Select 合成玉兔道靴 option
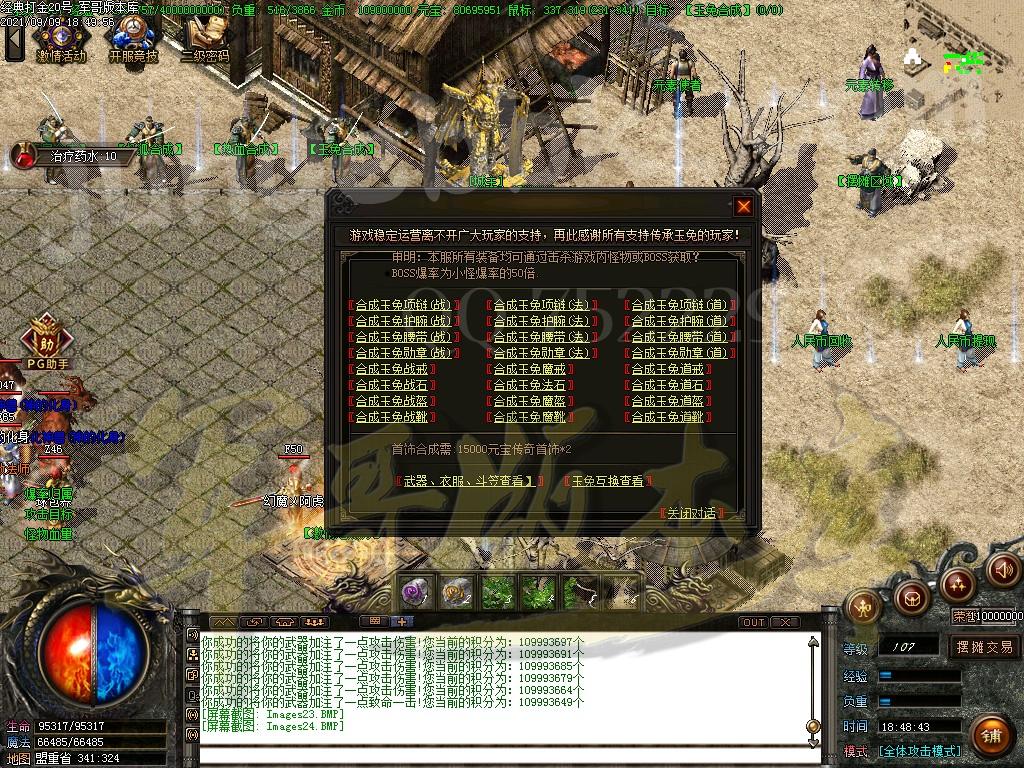The image size is (1024, 768). [668, 417]
